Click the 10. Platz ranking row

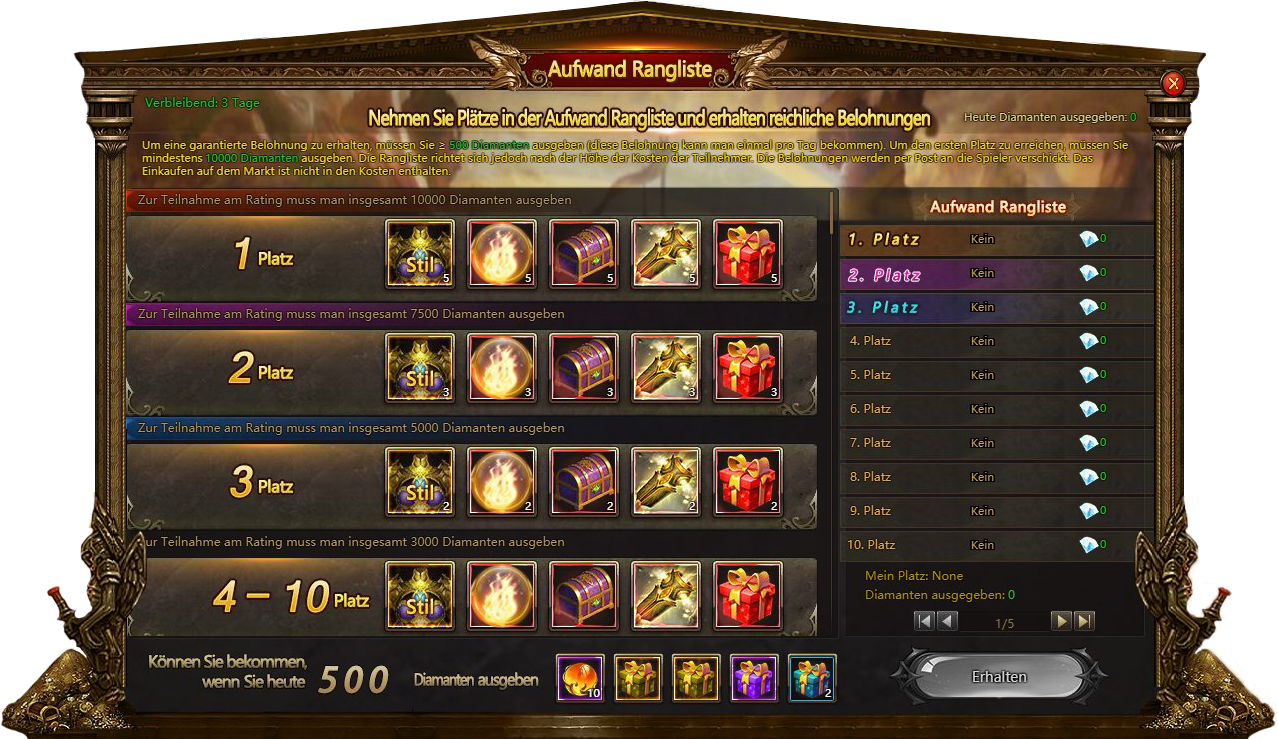tap(997, 545)
